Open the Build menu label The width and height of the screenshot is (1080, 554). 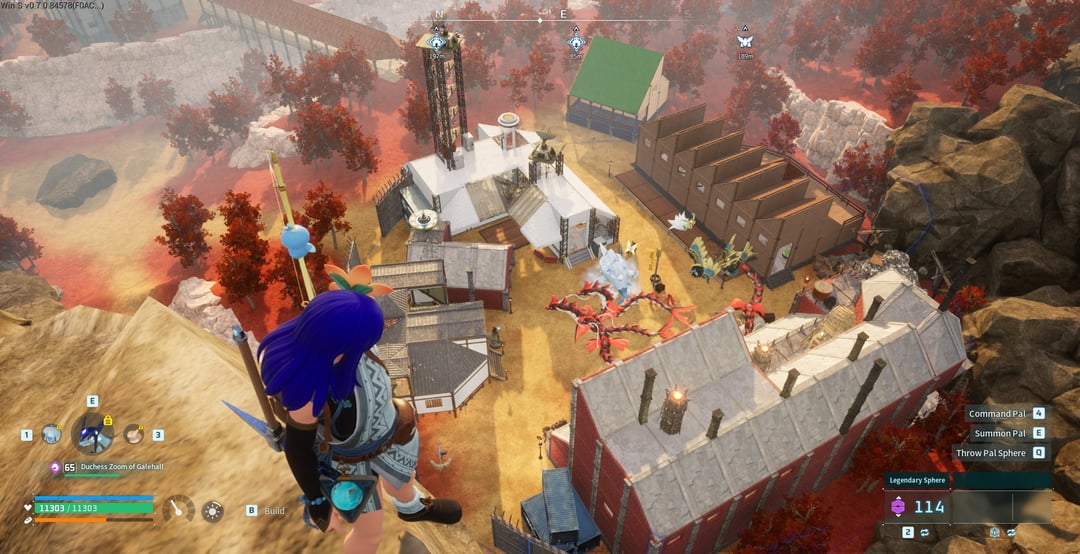(x=274, y=510)
